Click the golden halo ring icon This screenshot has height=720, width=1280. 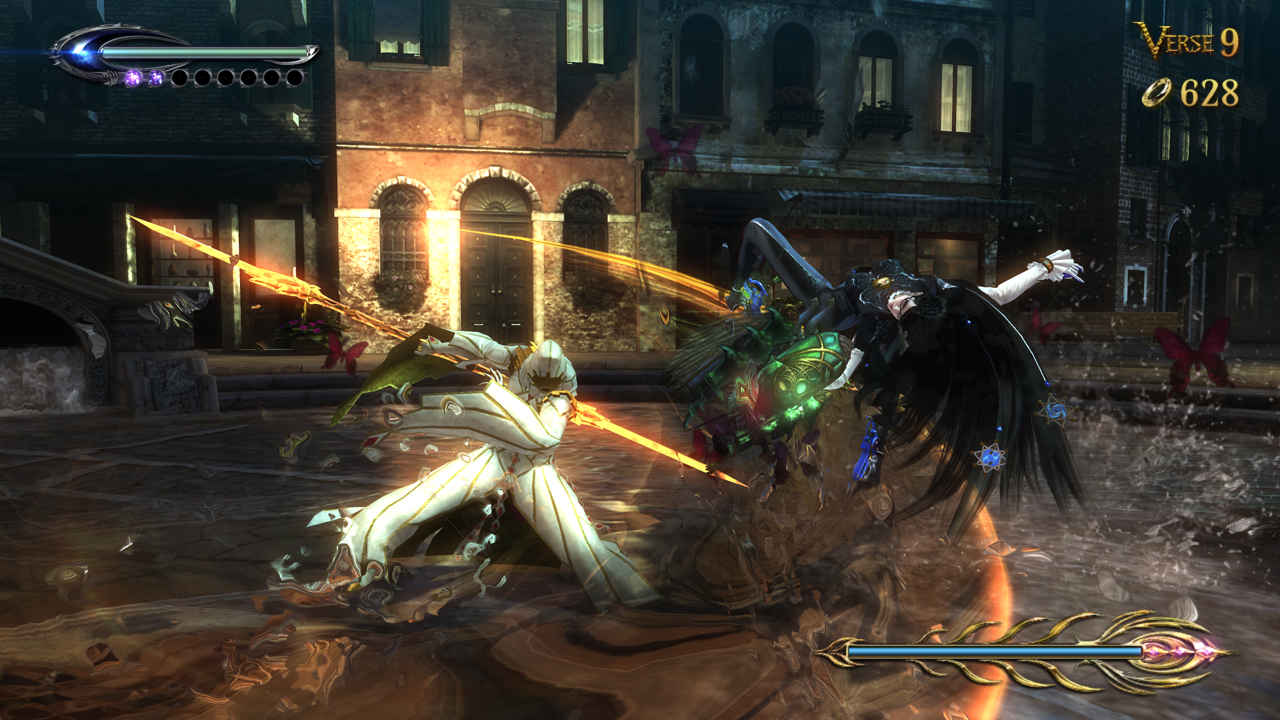tap(1156, 94)
